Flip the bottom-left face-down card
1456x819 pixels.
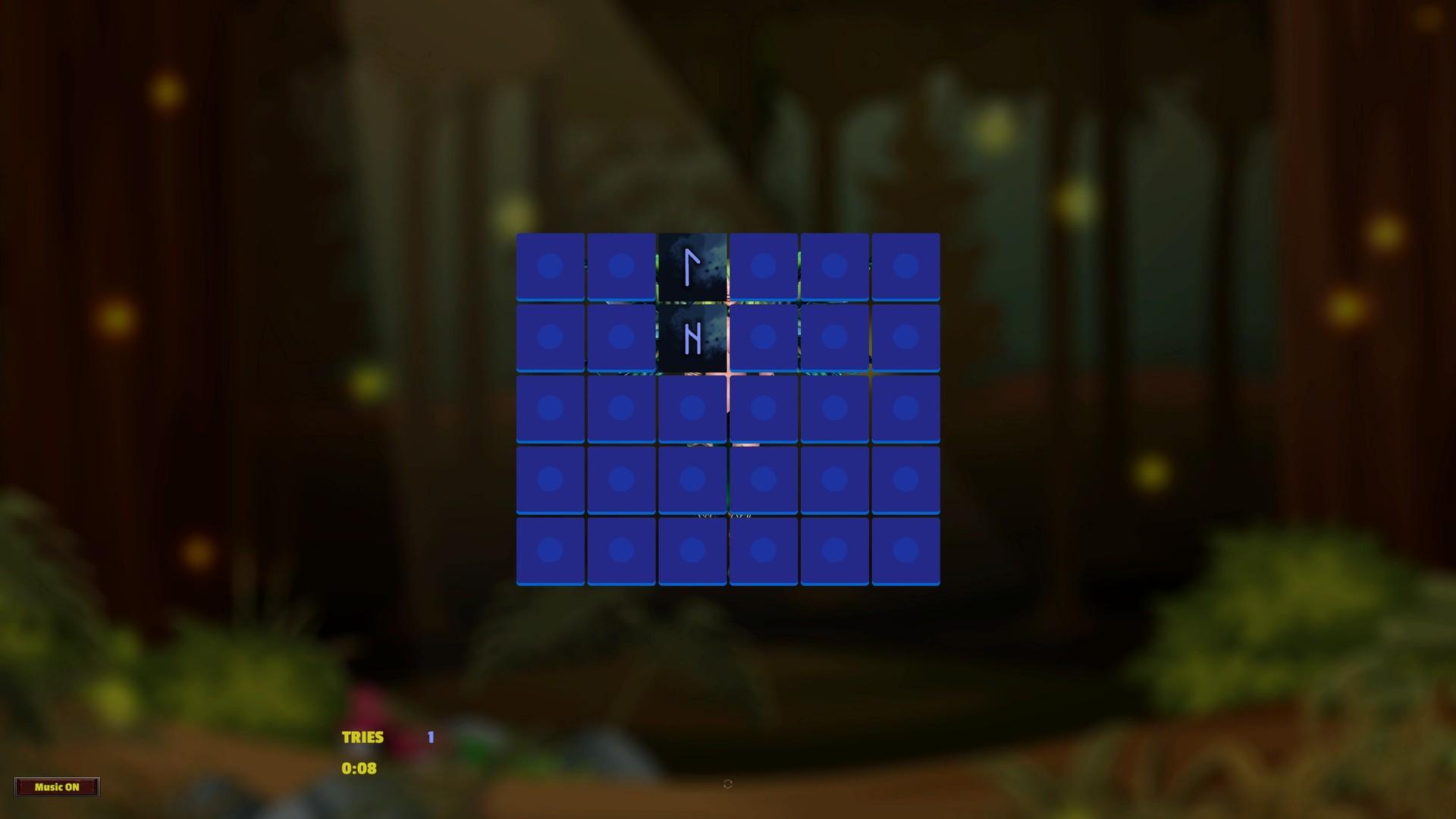(x=551, y=549)
